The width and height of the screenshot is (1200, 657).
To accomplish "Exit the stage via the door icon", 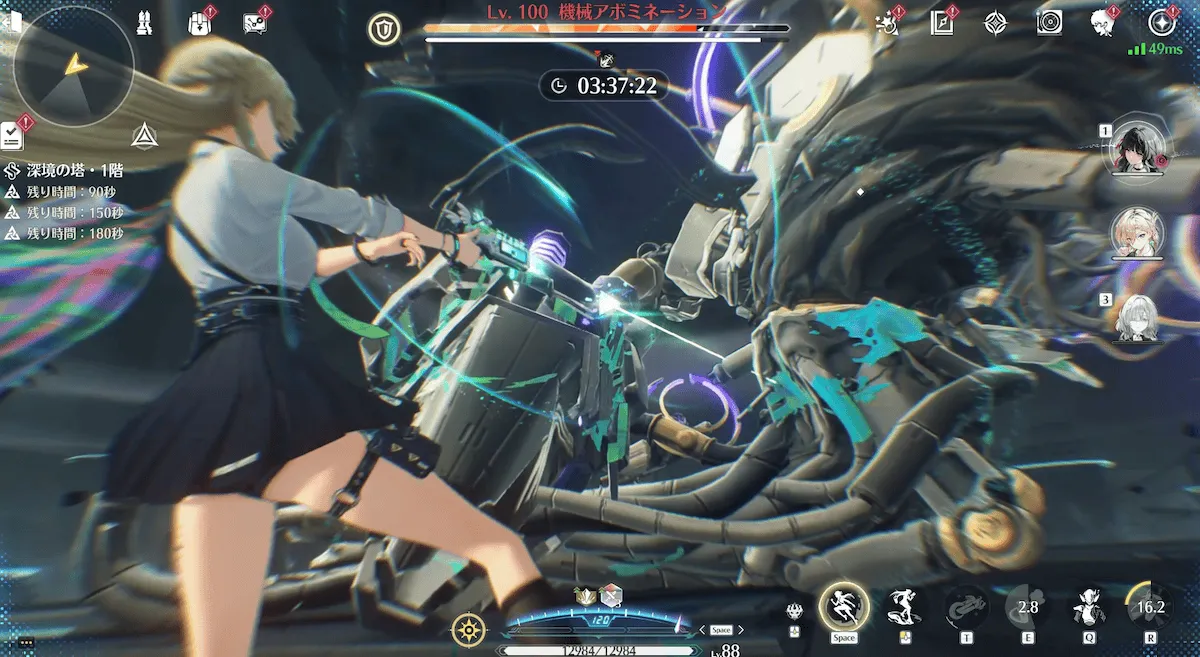I will (12, 22).
